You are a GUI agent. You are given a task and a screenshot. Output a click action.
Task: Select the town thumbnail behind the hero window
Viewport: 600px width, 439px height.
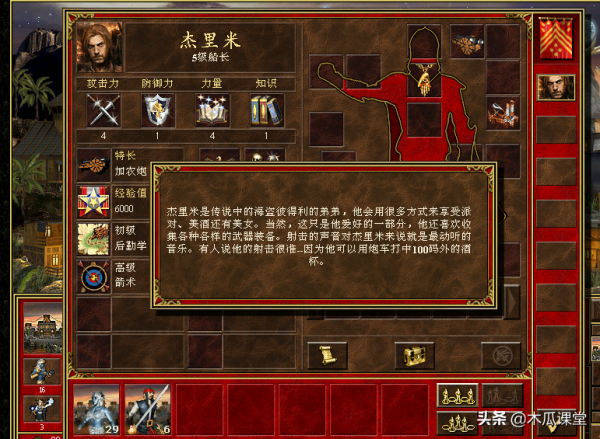(40, 334)
